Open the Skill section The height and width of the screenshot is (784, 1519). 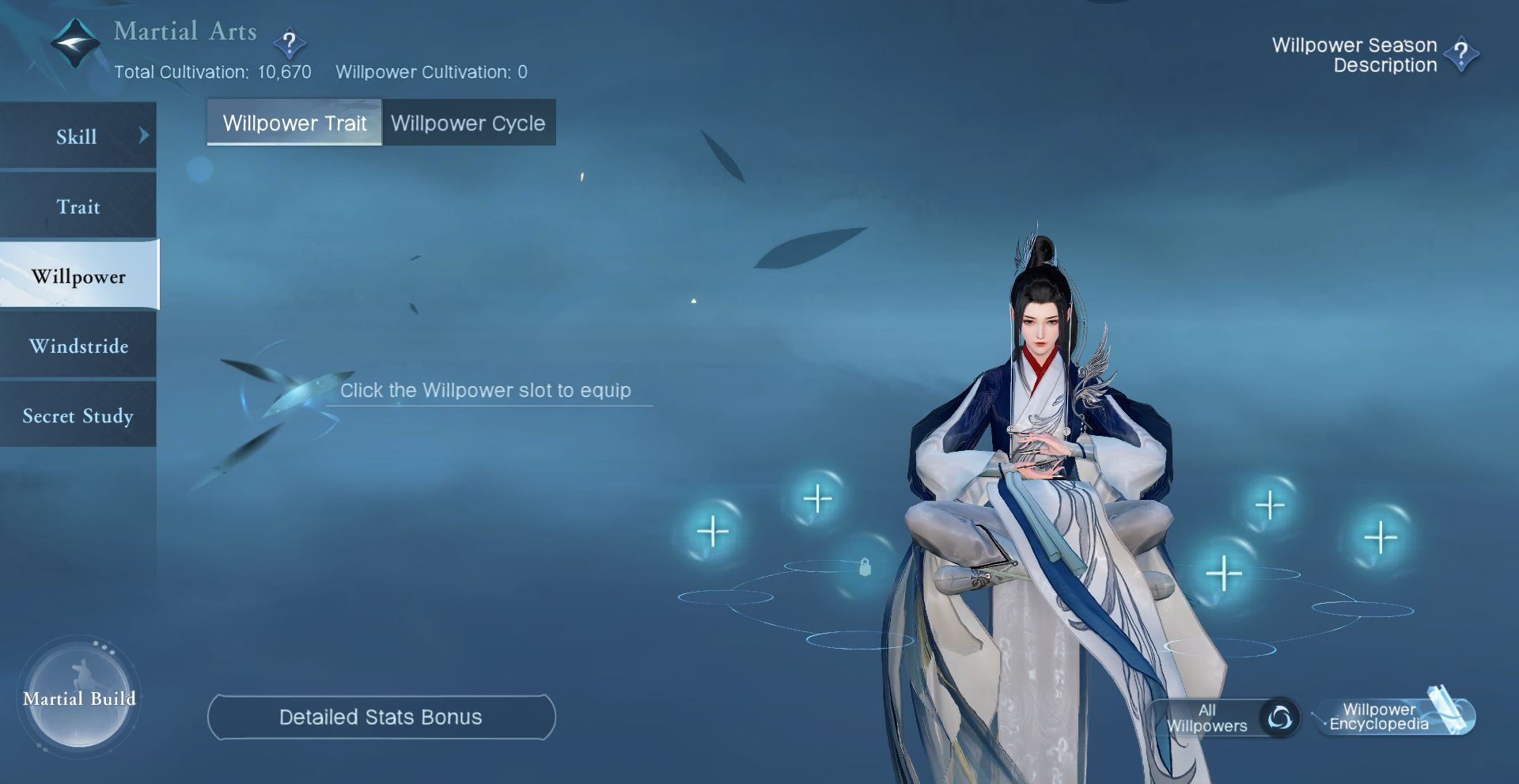[78, 136]
